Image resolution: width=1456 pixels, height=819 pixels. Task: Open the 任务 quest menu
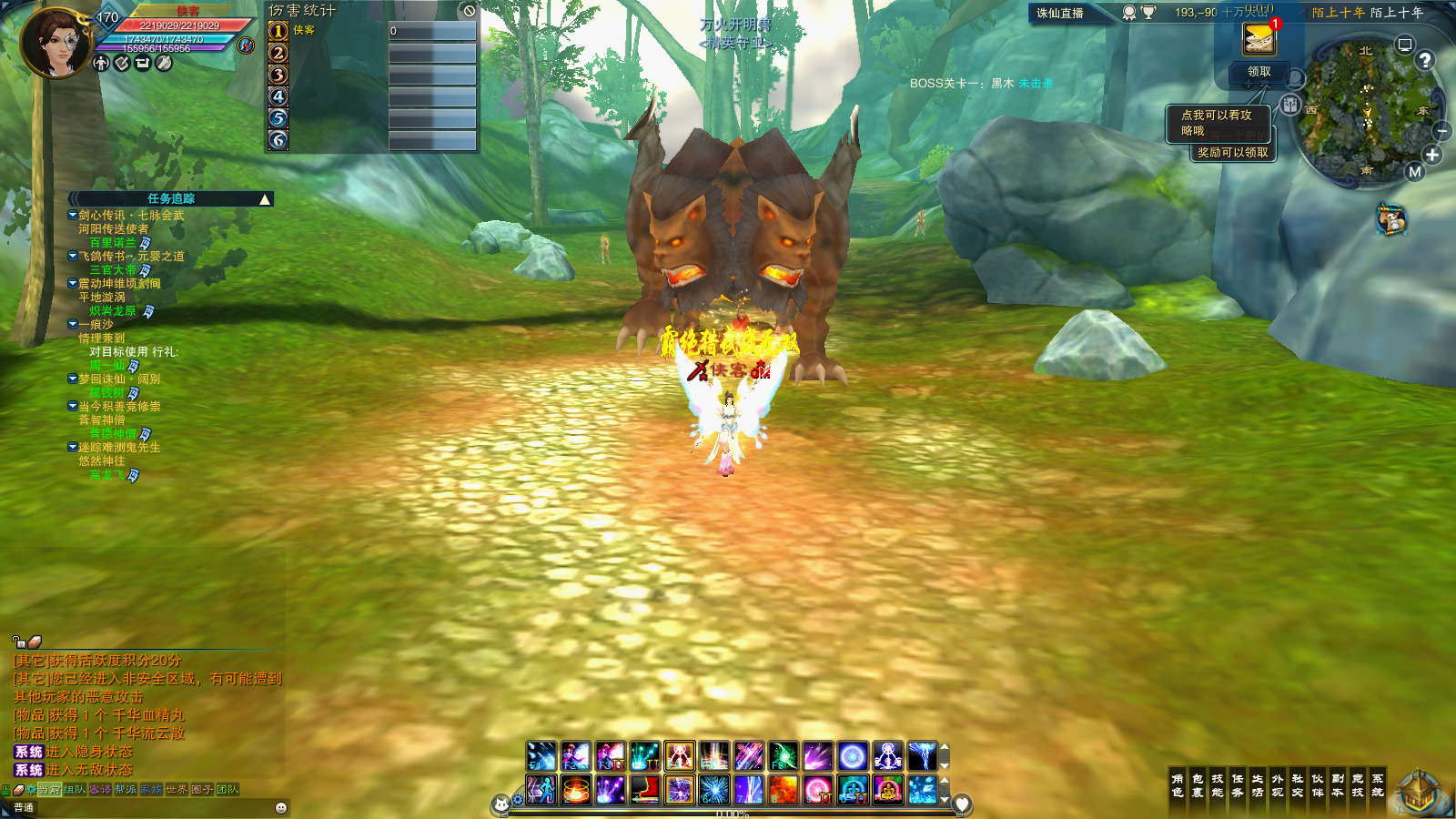(1238, 785)
